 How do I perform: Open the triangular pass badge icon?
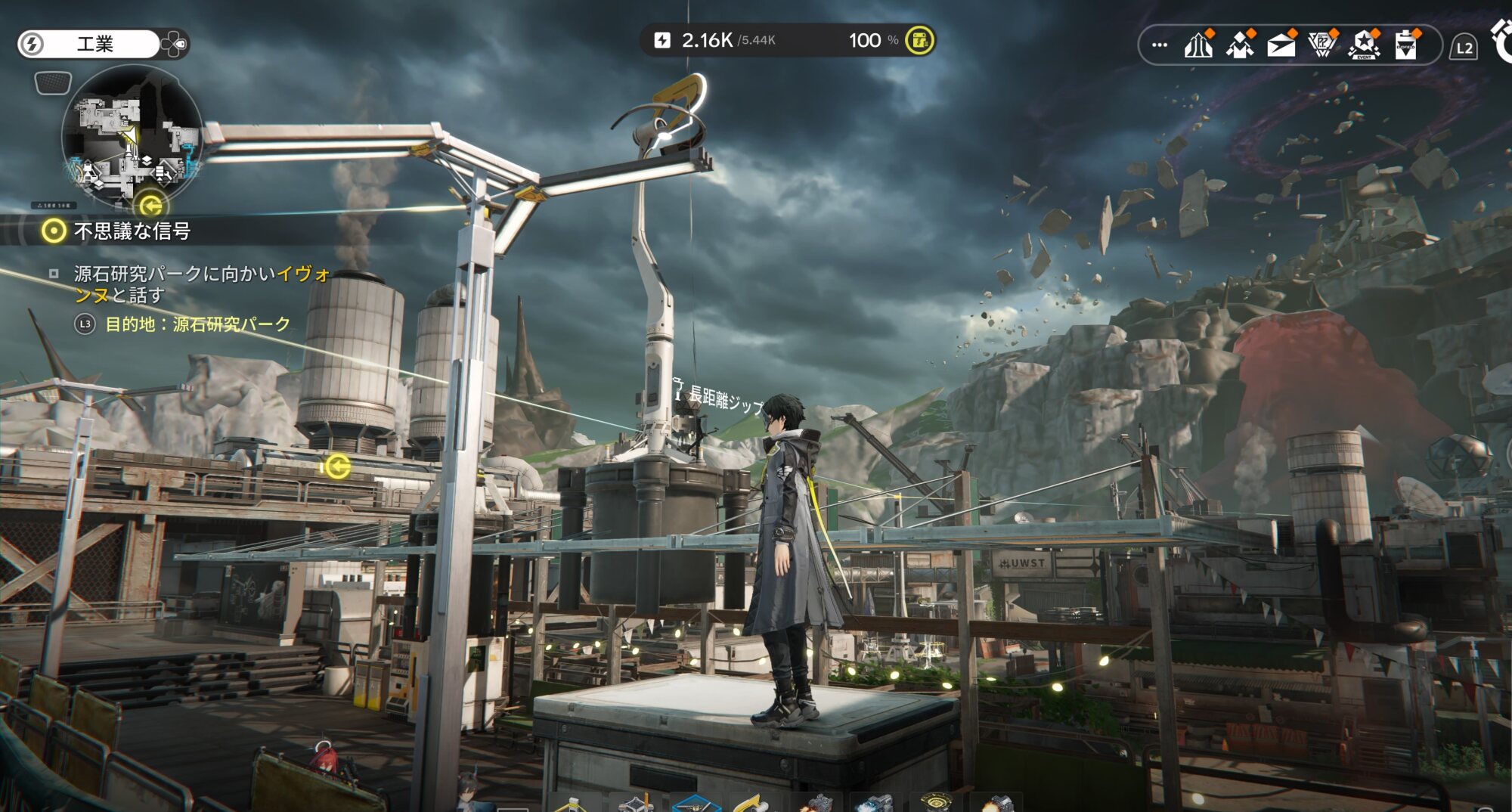tap(1322, 45)
